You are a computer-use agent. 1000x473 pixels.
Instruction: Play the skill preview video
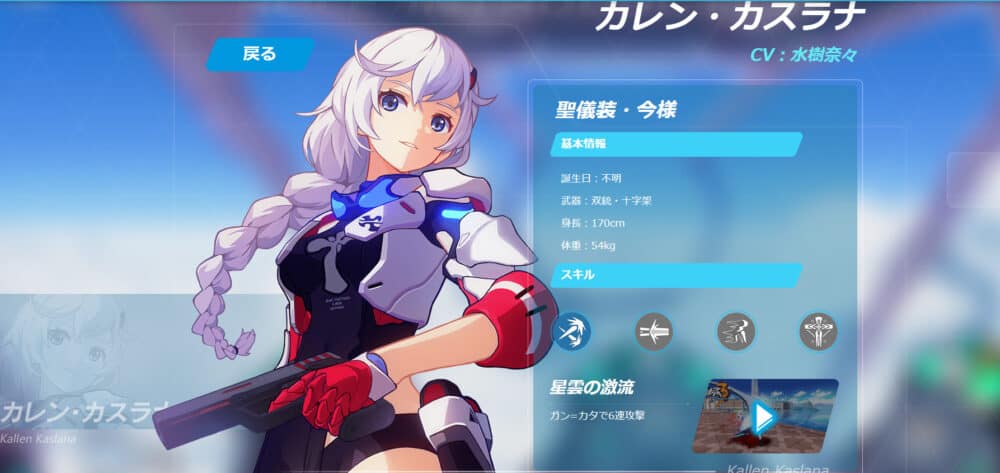tap(765, 417)
